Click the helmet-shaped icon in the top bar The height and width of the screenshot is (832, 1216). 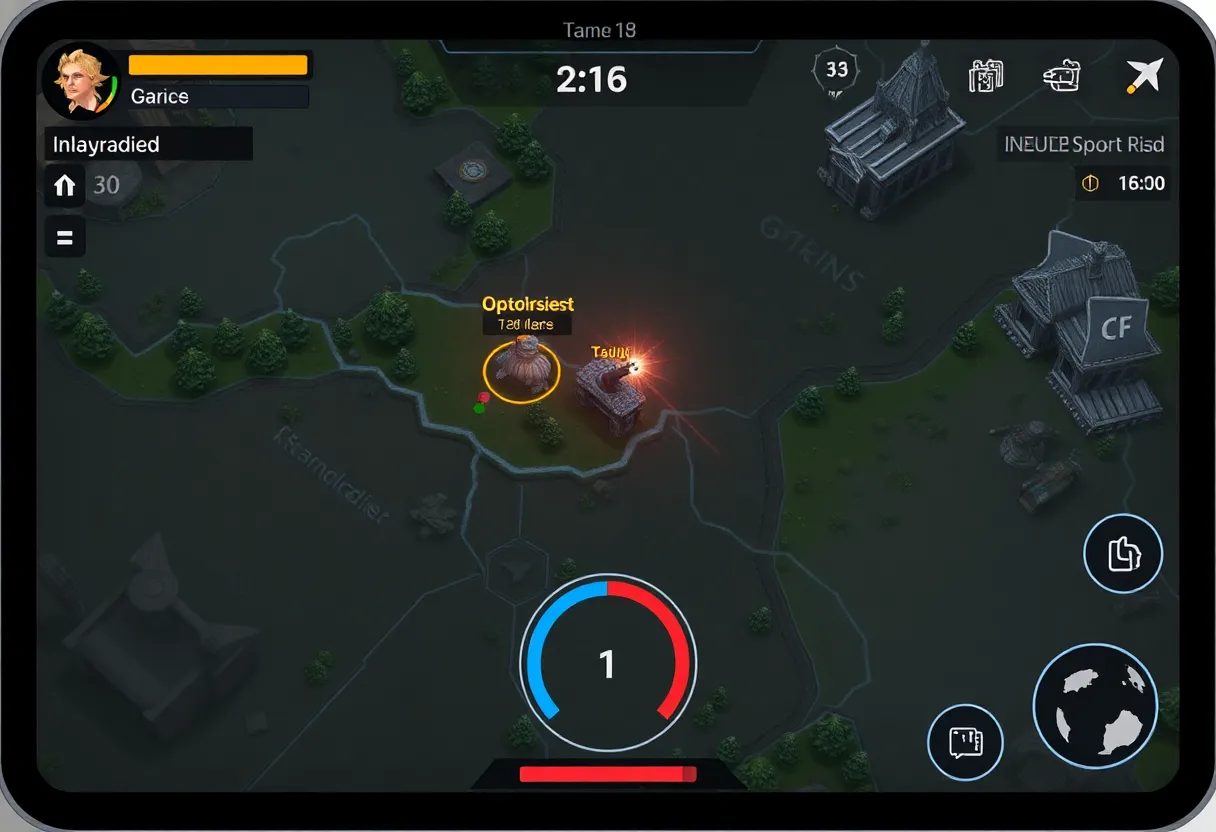[1063, 77]
